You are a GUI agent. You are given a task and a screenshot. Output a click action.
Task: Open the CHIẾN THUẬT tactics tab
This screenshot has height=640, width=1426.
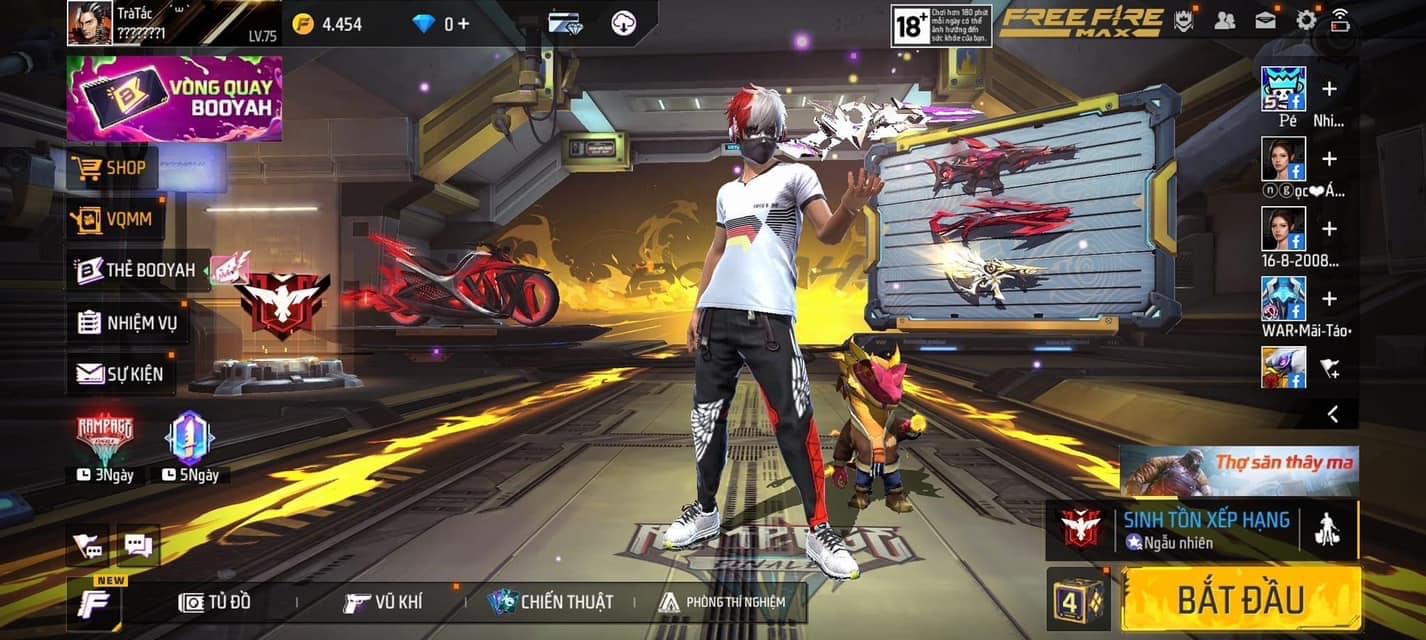point(551,602)
